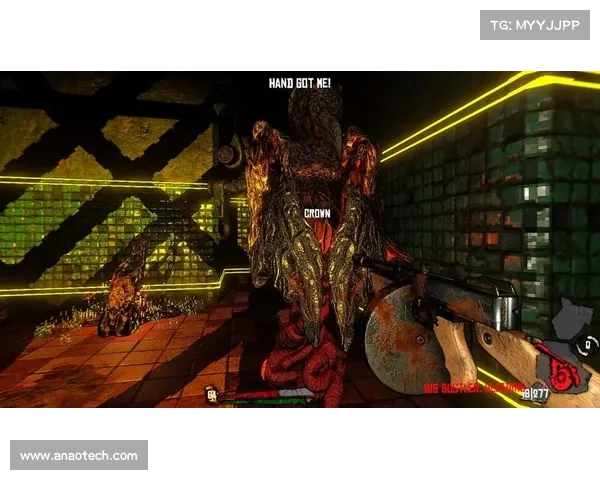The height and width of the screenshot is (480, 600).
Task: Click the player portrait icon beside the health bar
Action: [x=212, y=394]
